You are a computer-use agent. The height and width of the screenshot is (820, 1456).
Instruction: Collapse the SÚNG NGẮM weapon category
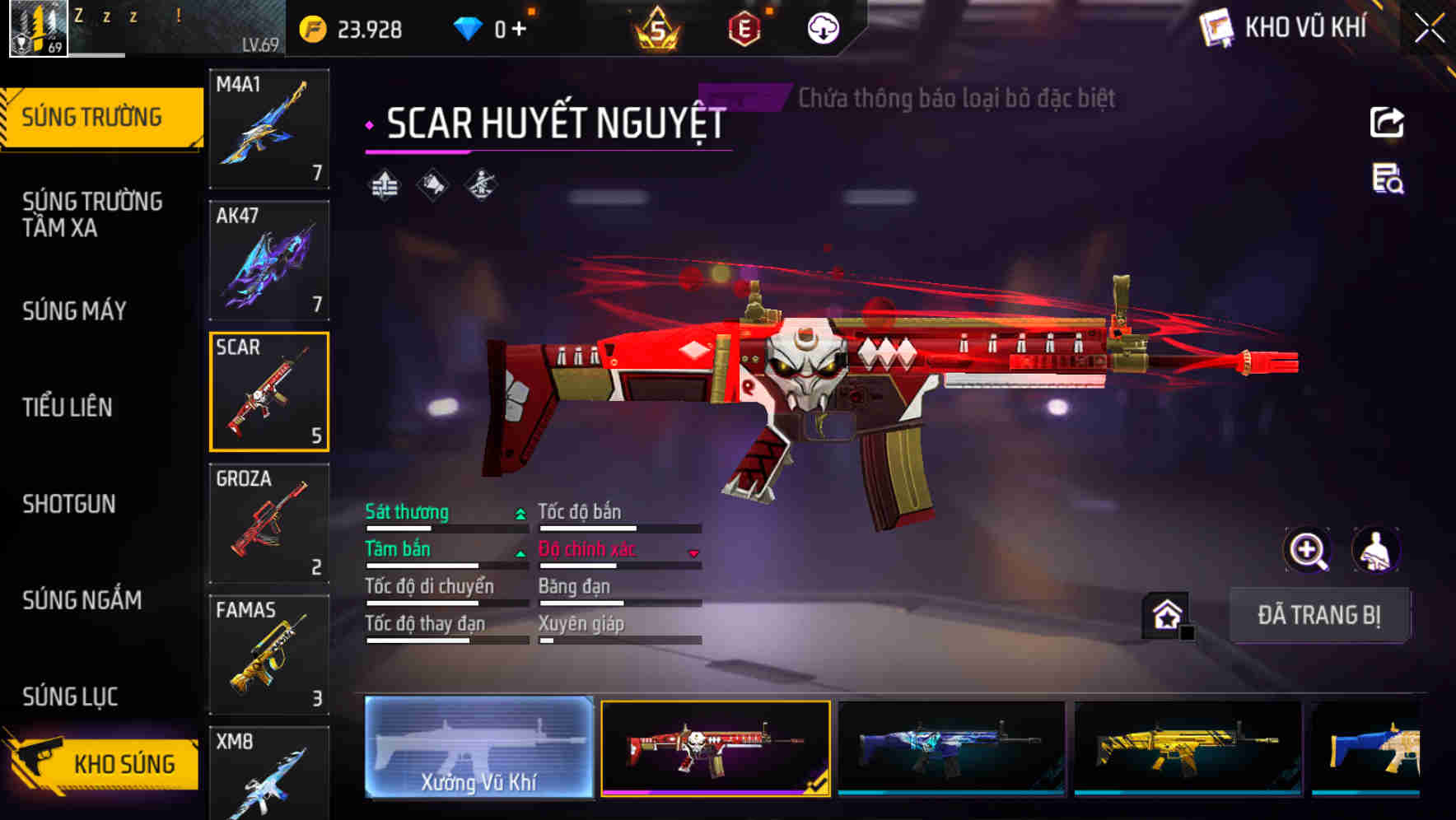tap(82, 601)
